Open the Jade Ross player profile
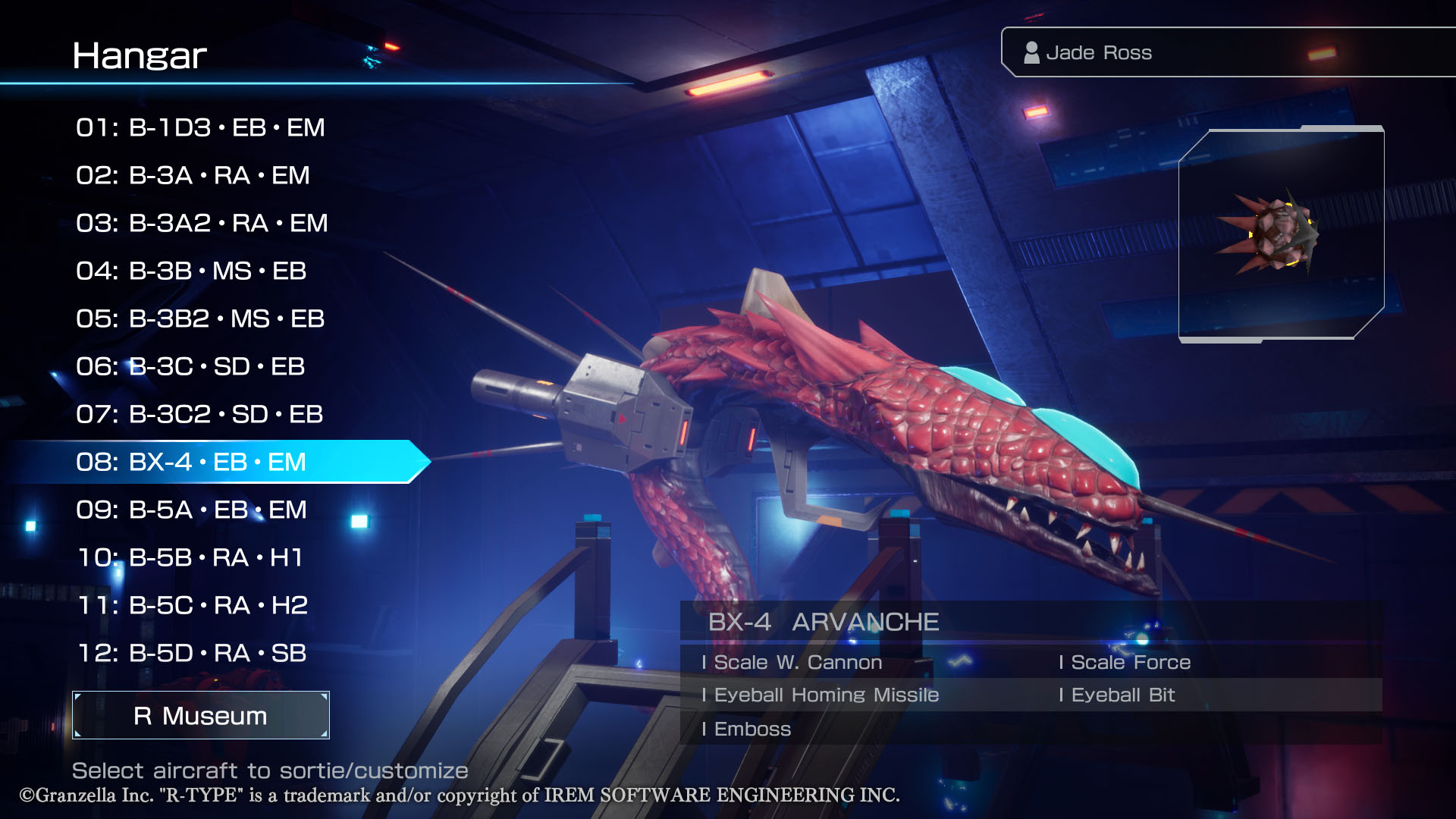 pyautogui.click(x=1098, y=52)
